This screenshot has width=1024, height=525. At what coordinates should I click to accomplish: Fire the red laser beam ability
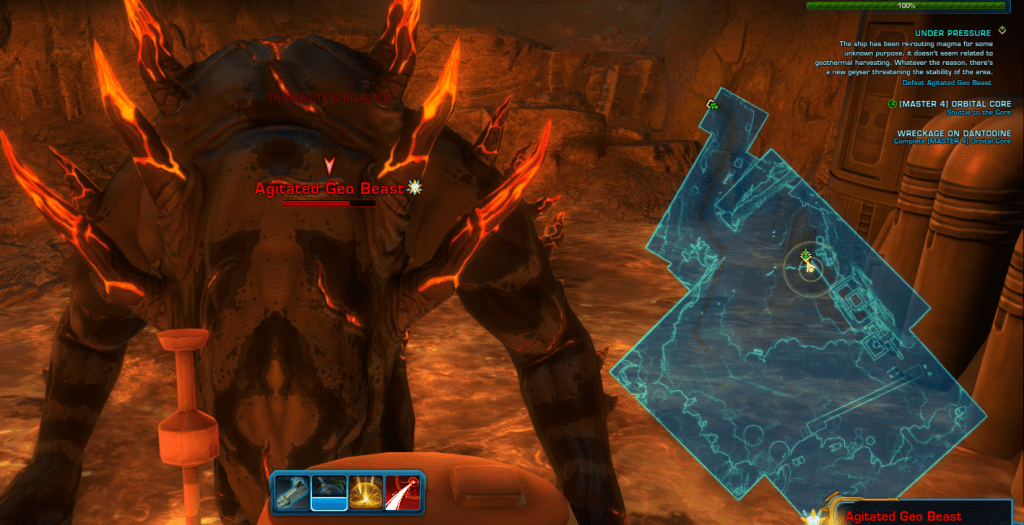(x=405, y=491)
